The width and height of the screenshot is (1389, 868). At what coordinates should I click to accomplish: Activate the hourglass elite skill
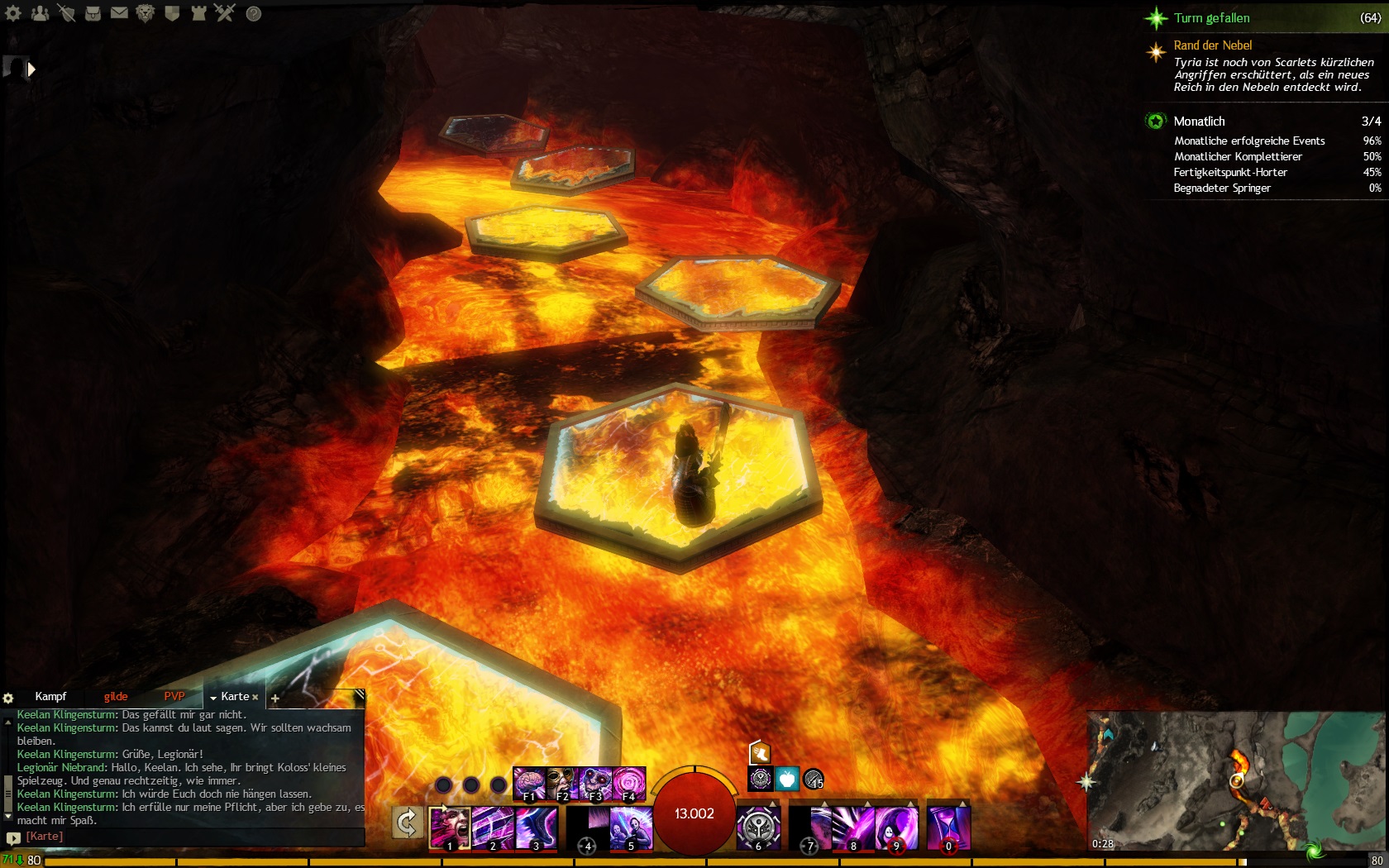point(947,827)
